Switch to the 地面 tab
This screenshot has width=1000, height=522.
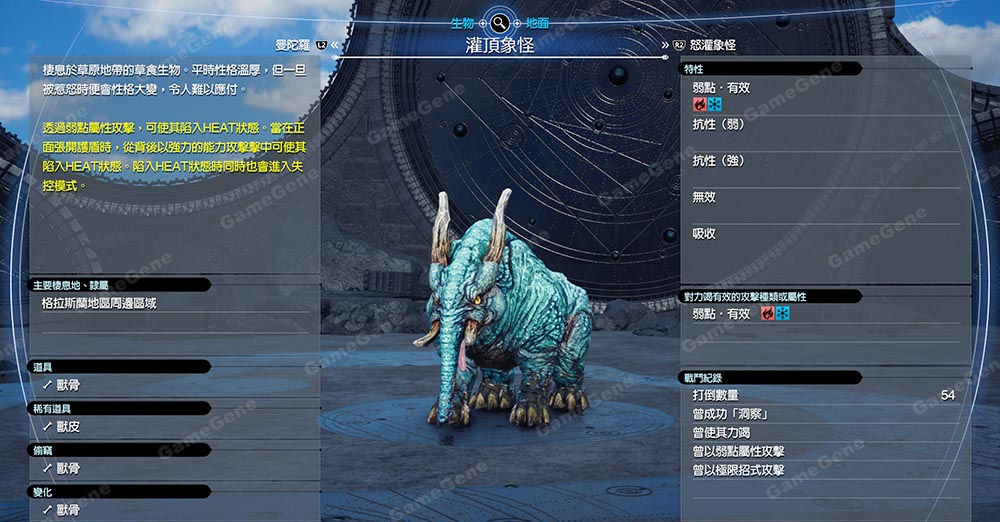pyautogui.click(x=537, y=22)
